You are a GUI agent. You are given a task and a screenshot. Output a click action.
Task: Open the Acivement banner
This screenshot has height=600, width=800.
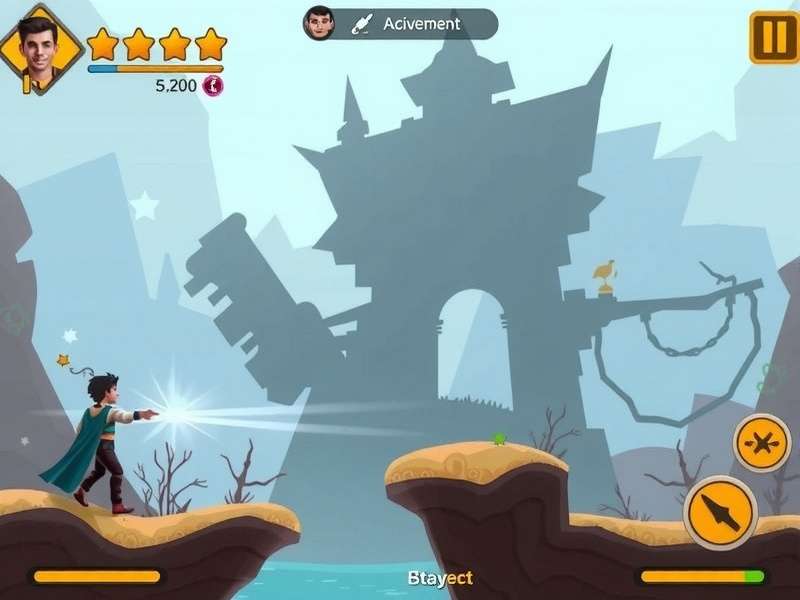(x=400, y=24)
